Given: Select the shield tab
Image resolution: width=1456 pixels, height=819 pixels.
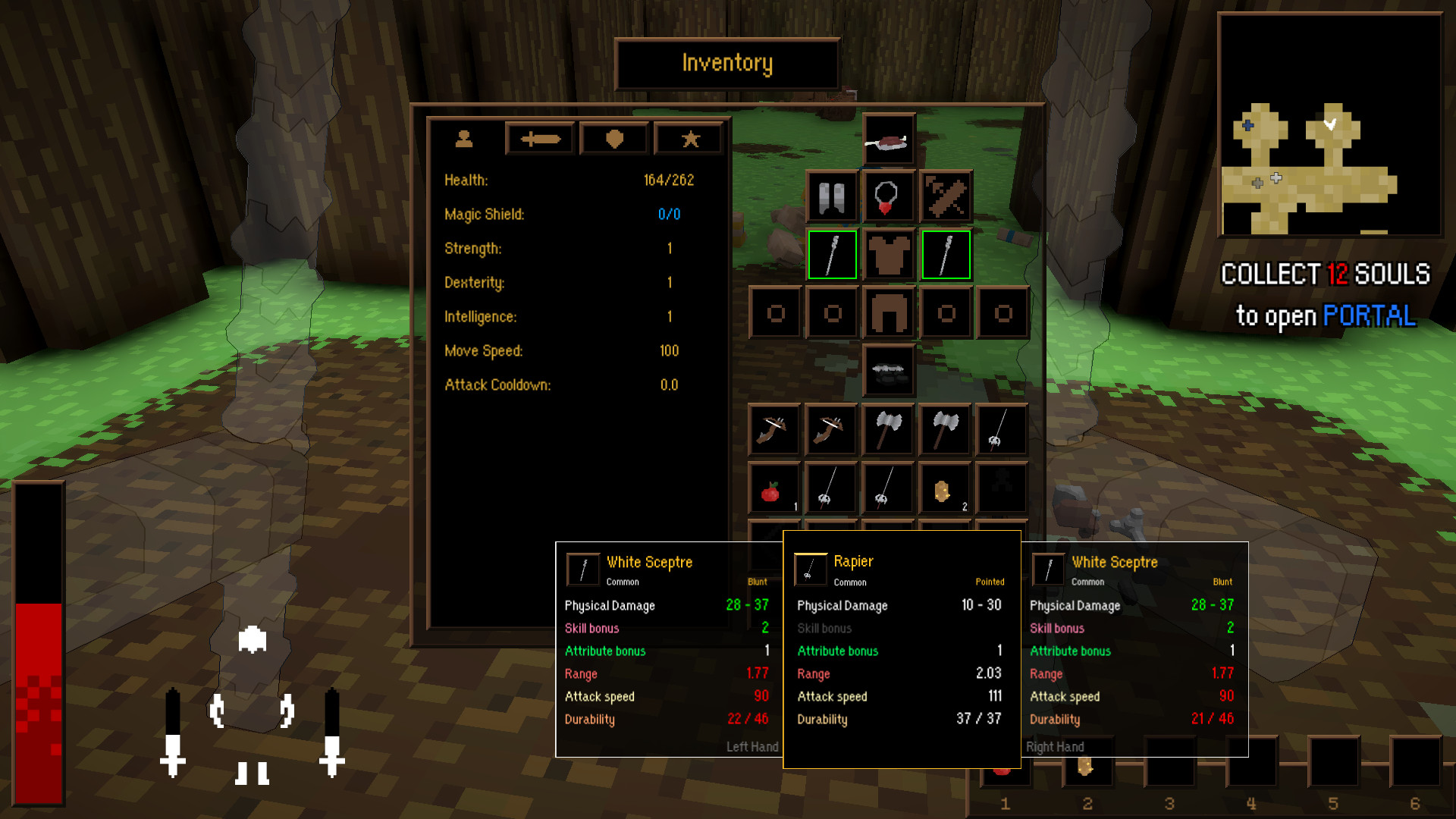Looking at the screenshot, I should [x=613, y=139].
